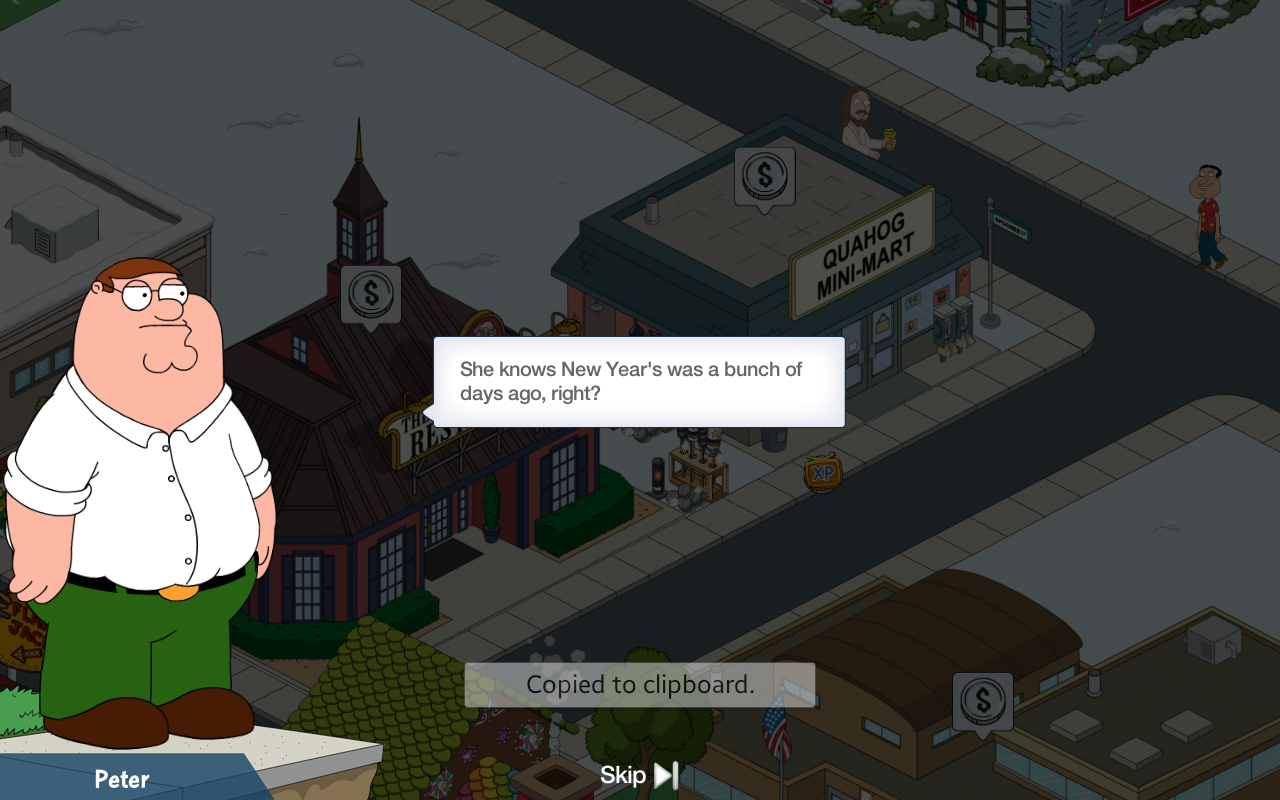1280x800 pixels.
Task: Grab the XP token on the sidewalk
Action: [x=823, y=473]
